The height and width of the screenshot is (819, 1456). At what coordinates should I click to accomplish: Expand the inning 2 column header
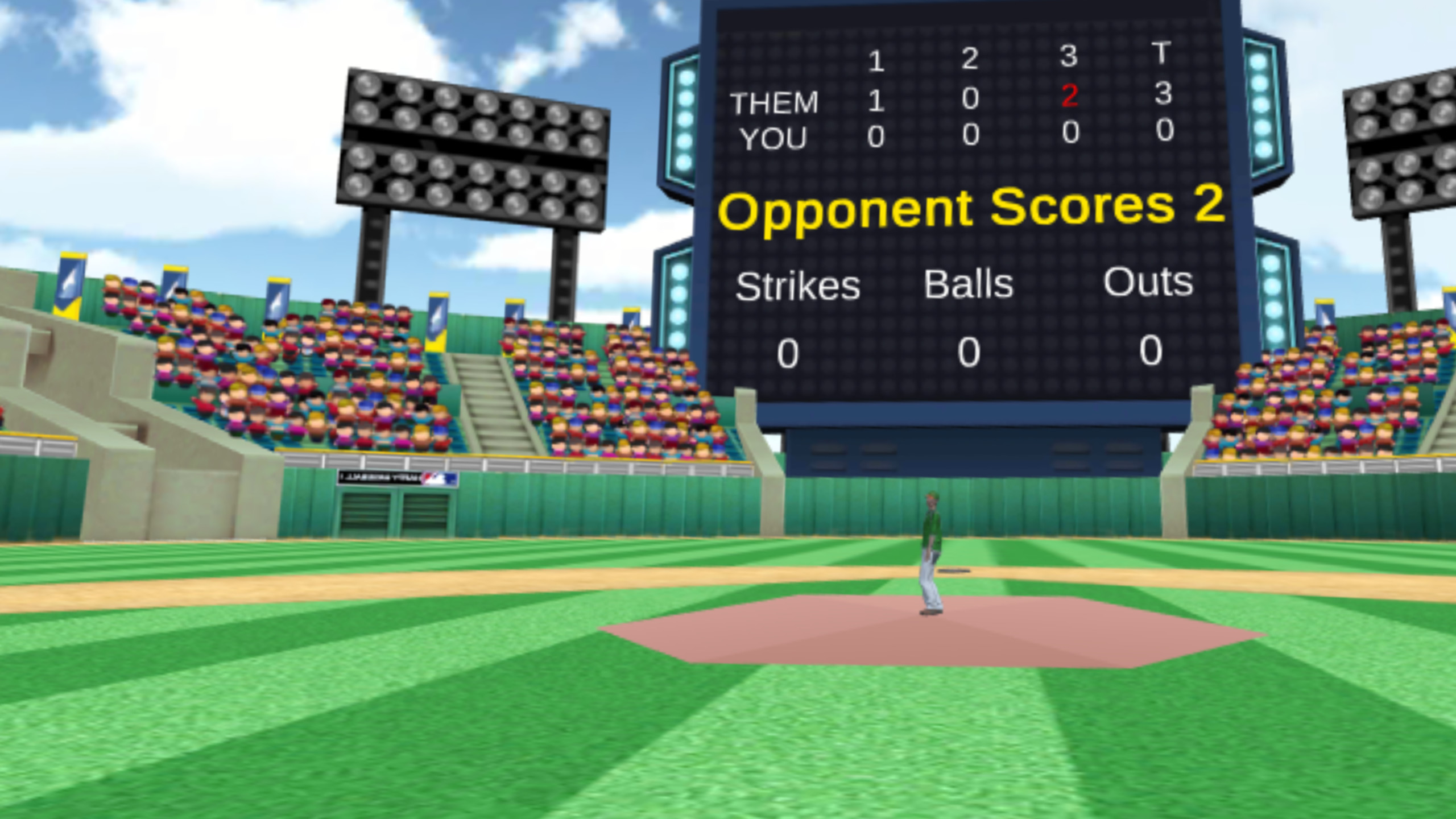point(970,58)
